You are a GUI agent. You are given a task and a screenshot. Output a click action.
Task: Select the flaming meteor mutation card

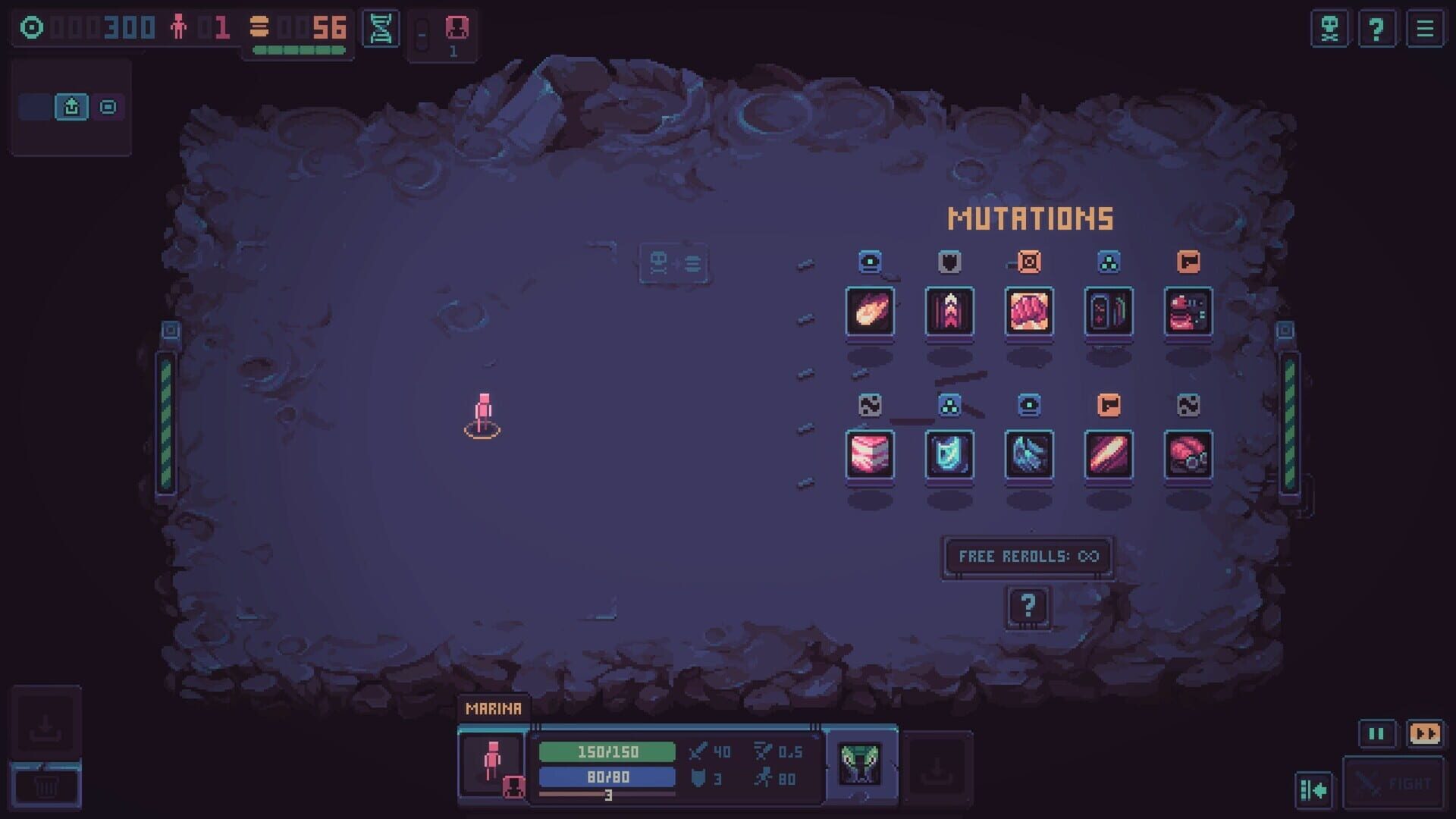click(x=870, y=313)
